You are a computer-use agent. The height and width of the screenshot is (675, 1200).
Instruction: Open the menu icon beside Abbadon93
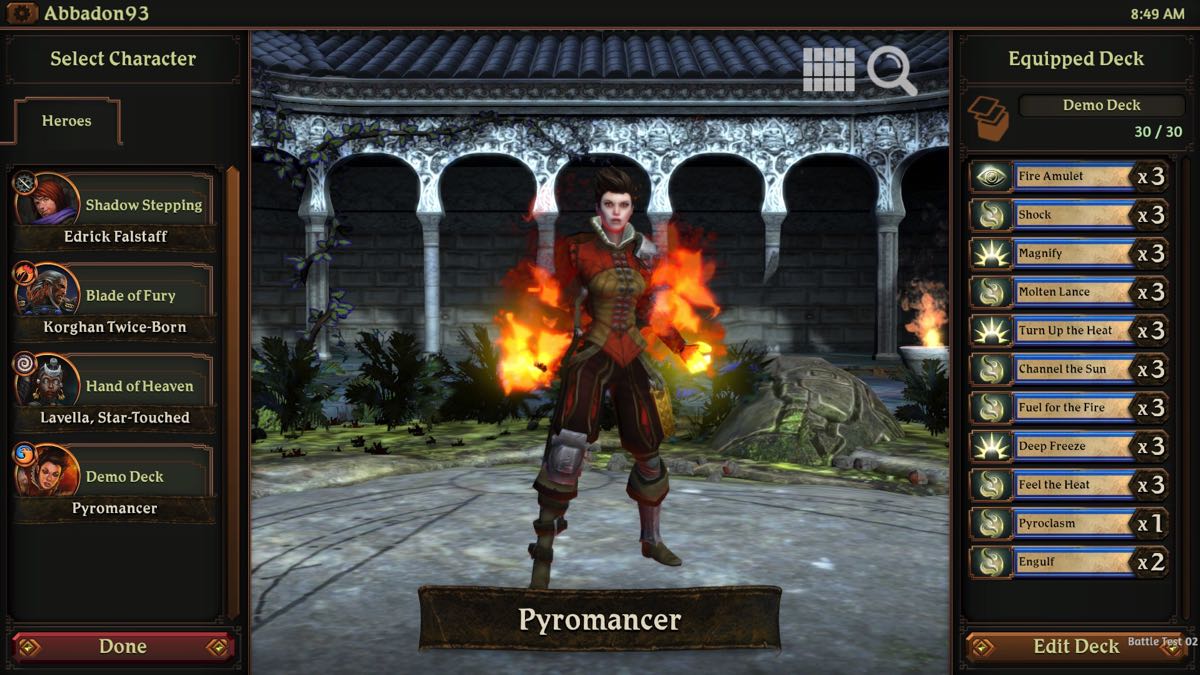point(21,14)
